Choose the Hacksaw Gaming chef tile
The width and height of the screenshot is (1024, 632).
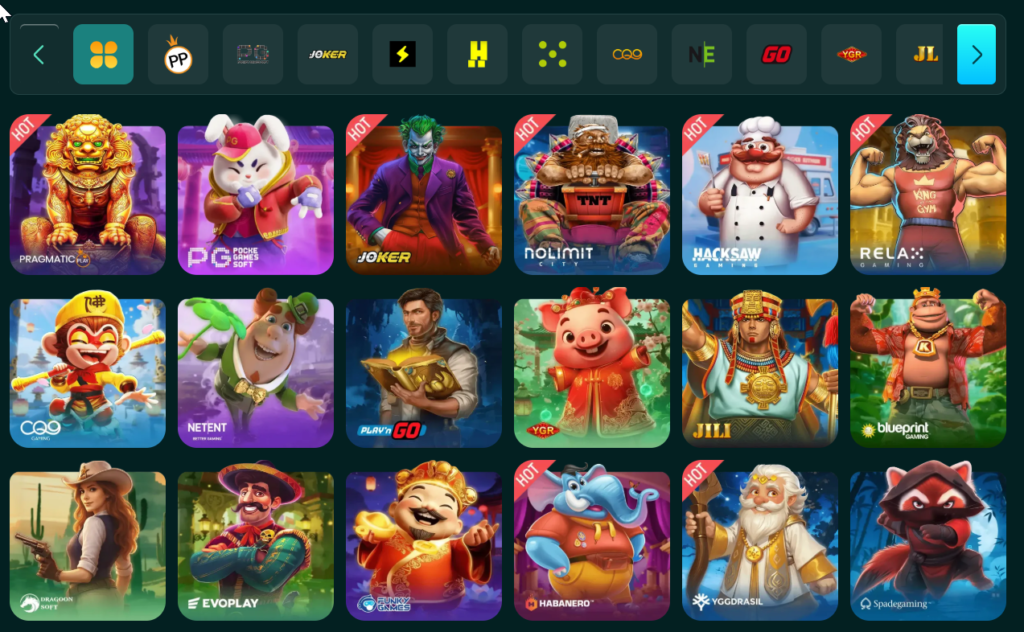[x=760, y=195]
